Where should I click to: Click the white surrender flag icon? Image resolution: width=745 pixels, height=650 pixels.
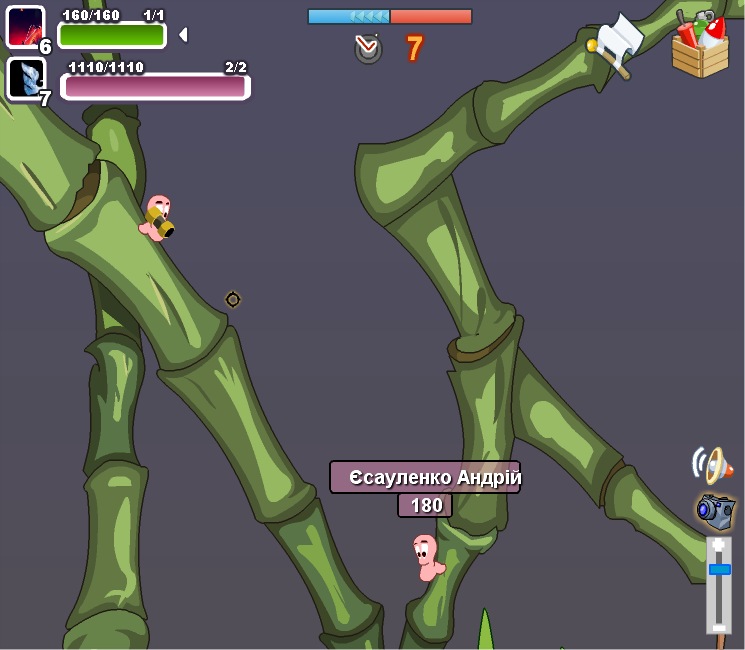click(x=618, y=45)
